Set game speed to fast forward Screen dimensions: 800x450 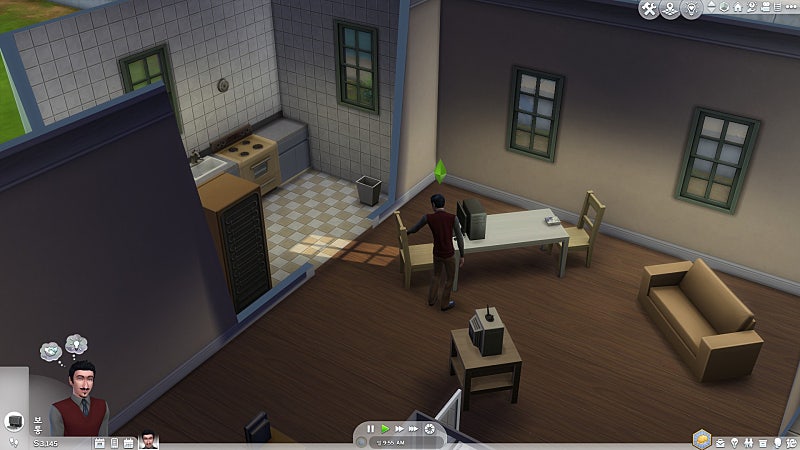point(400,429)
